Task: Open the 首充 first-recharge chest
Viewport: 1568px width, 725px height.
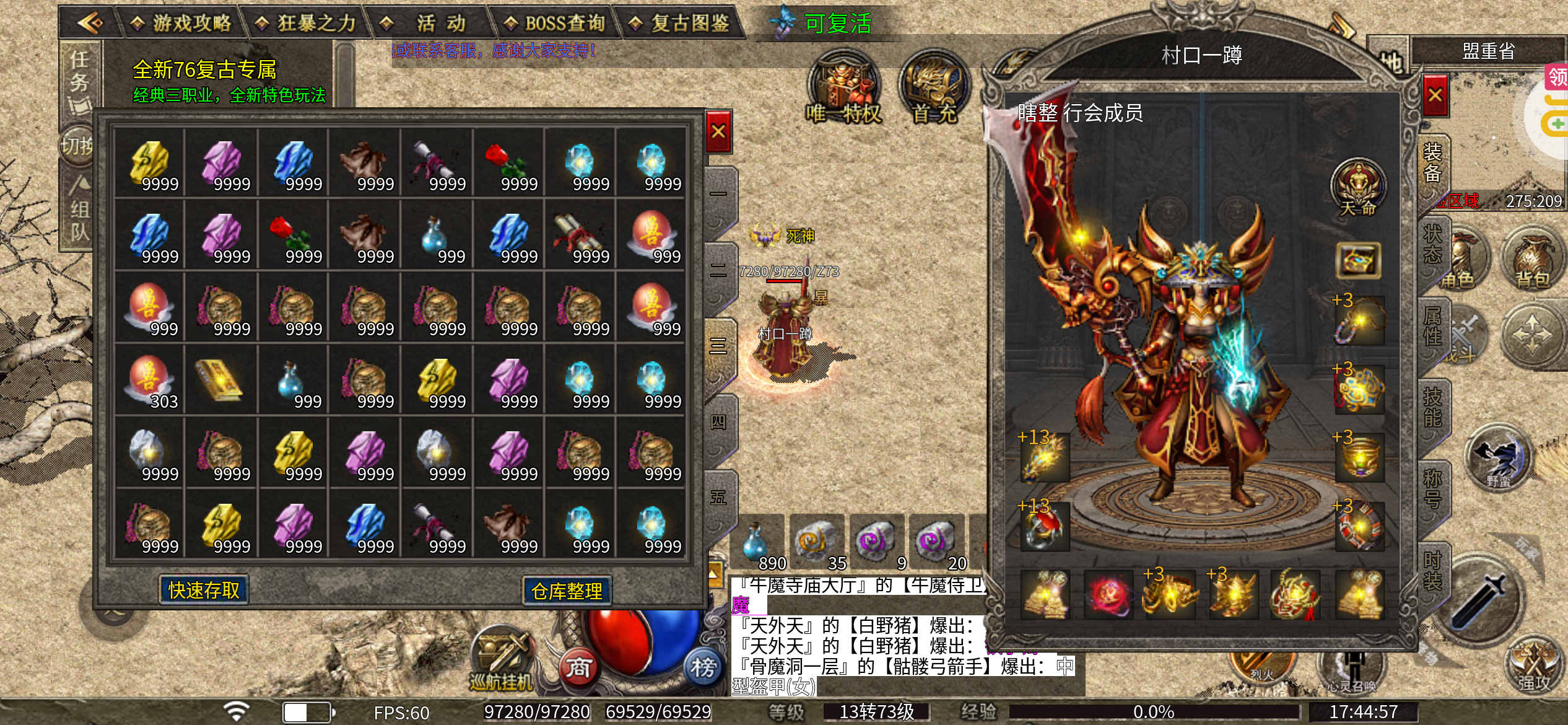Action: 934,88
